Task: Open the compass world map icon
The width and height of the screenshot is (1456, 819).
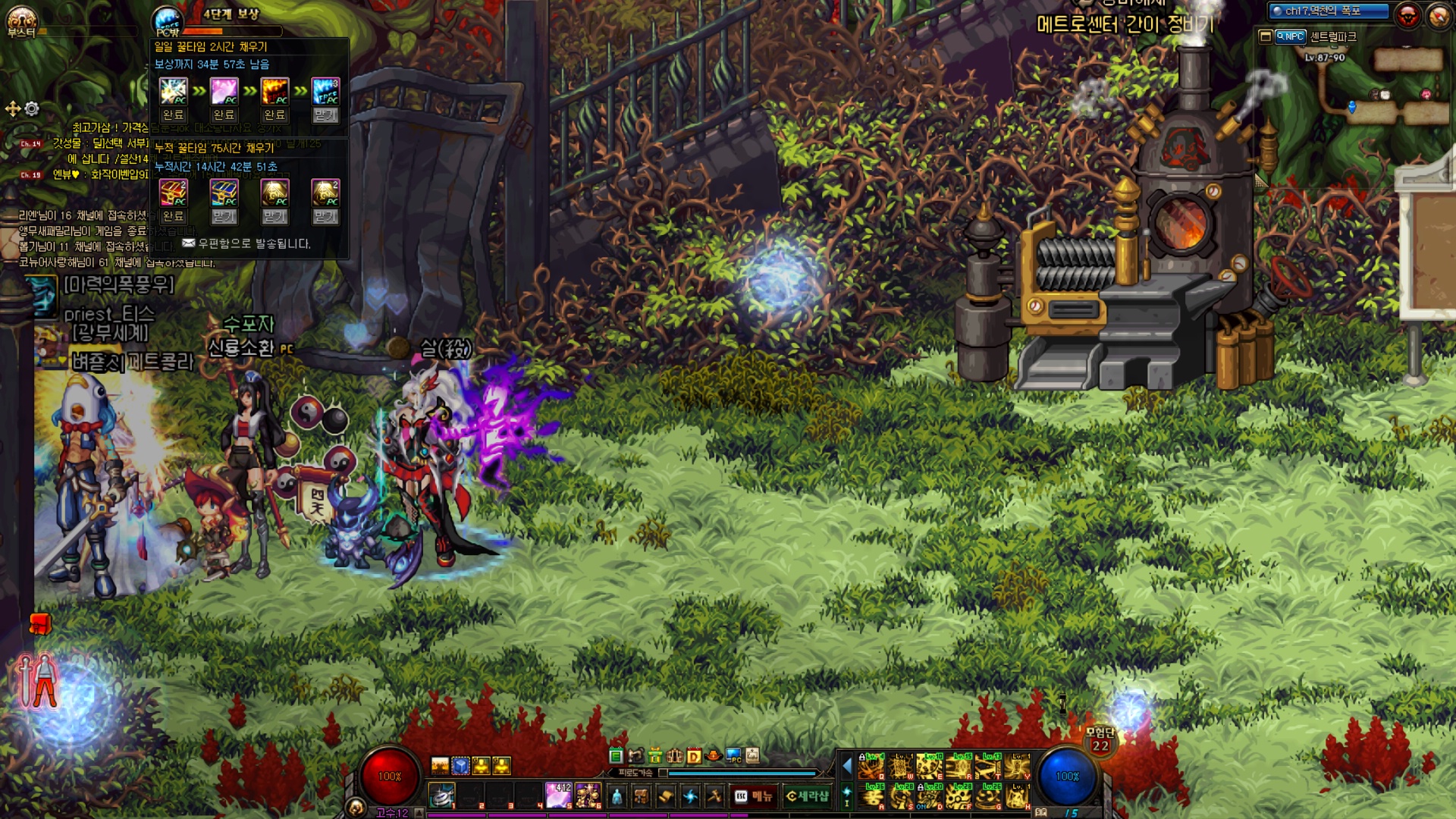Action: (x=1439, y=15)
